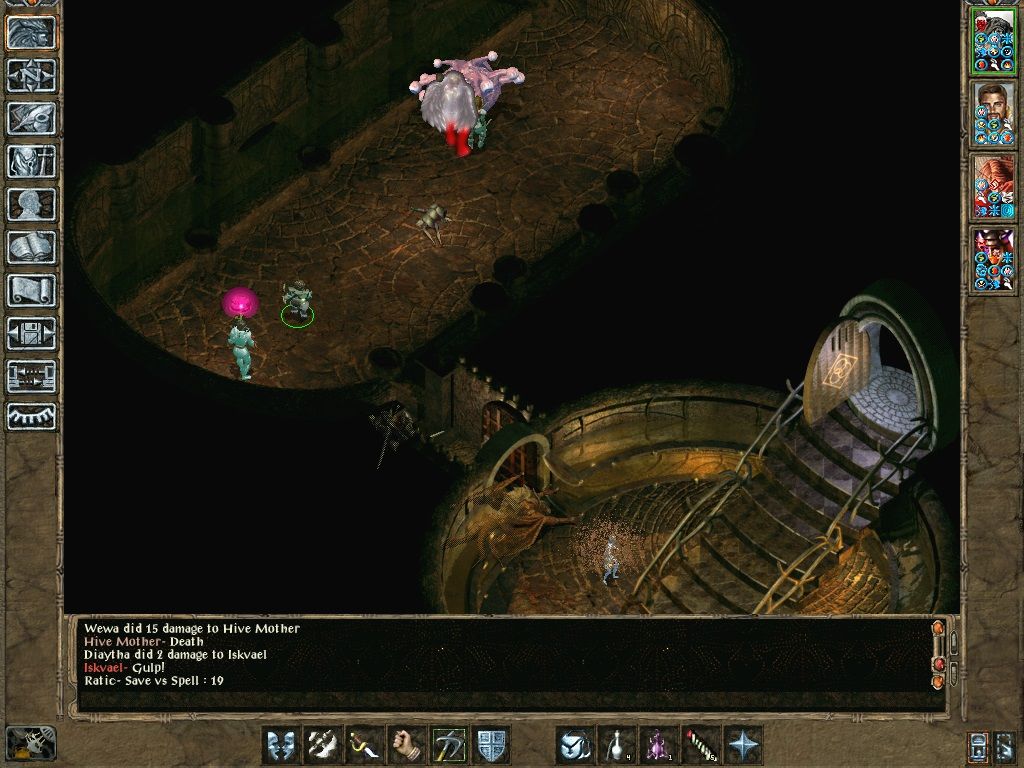1024x768 pixels.
Task: Use the potion flask quick item
Action: [617, 745]
